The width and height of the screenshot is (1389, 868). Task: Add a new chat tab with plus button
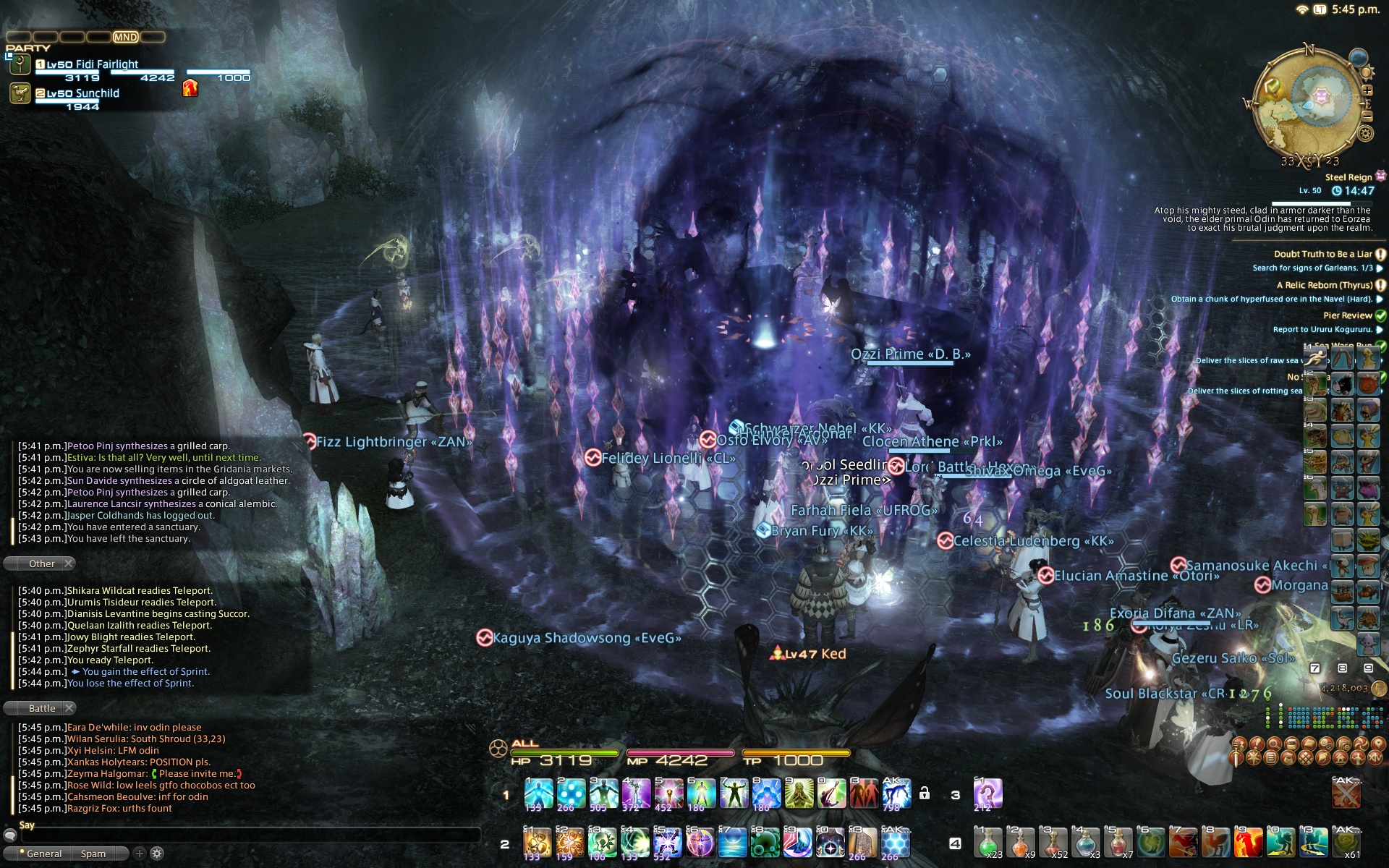tap(140, 854)
